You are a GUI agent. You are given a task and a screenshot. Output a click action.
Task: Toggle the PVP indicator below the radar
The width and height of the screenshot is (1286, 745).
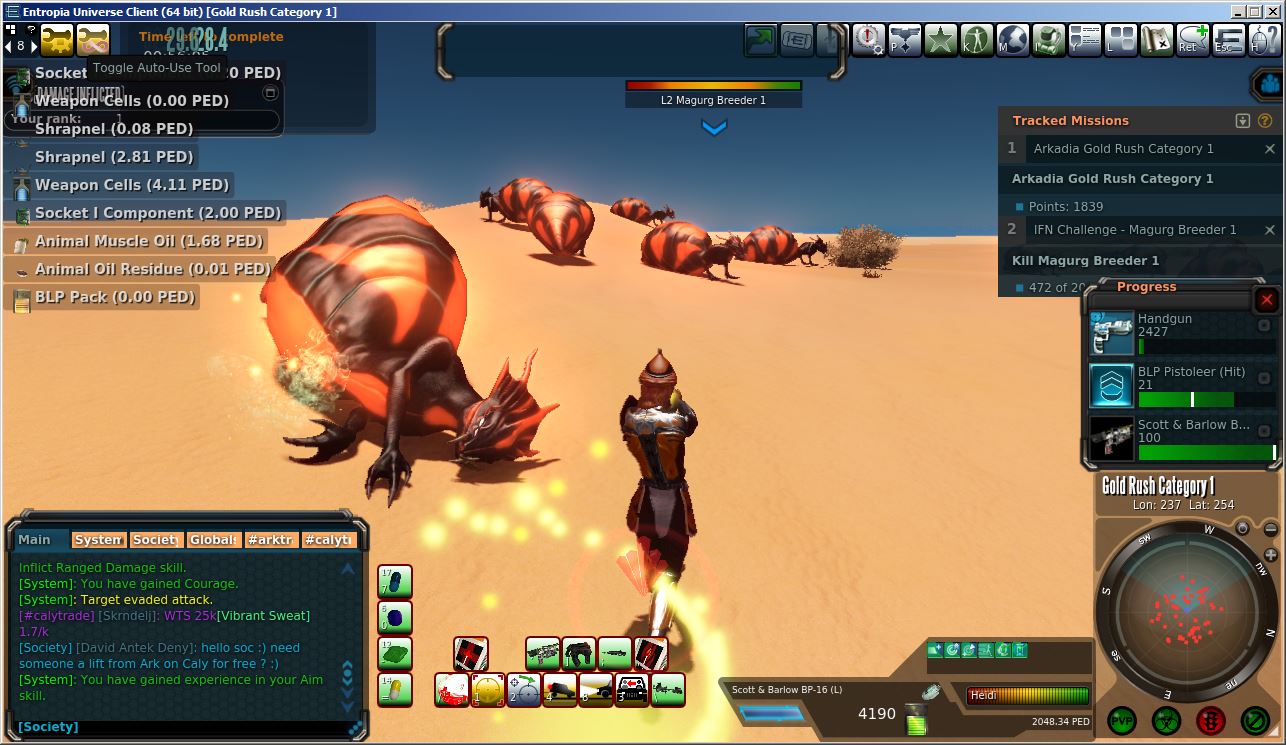point(1121,719)
